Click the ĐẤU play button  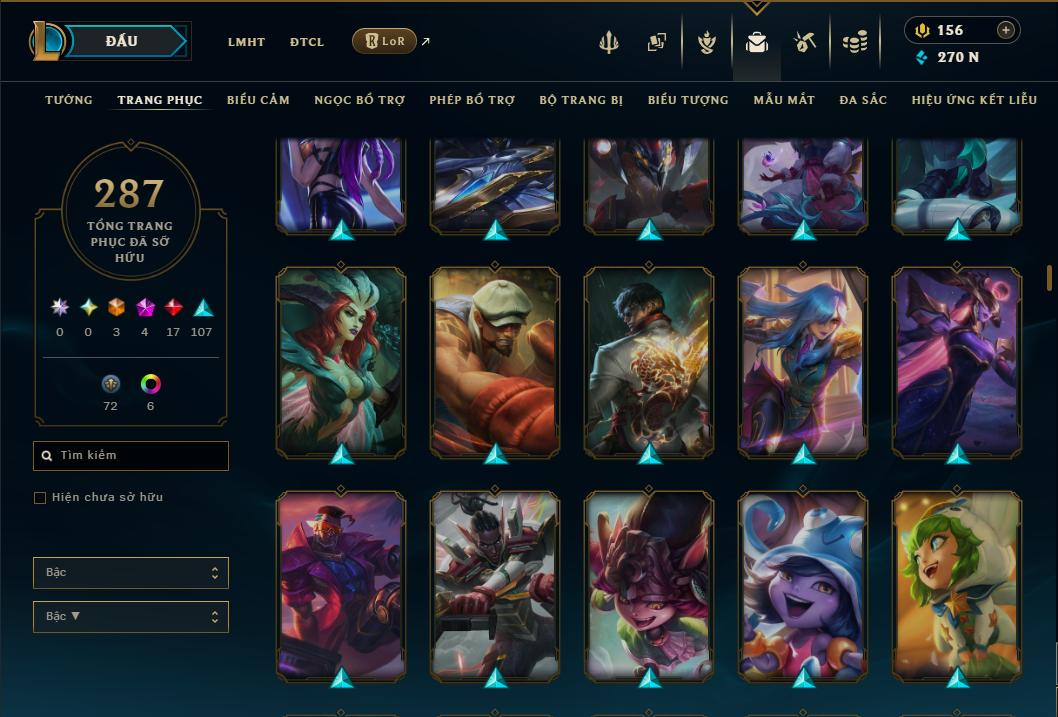pyautogui.click(x=122, y=41)
